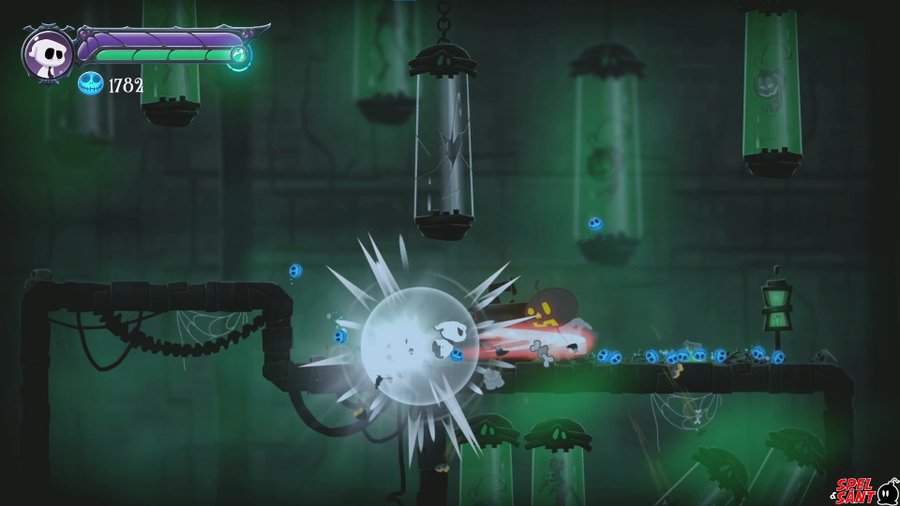Click the green orb beside the health bar
The height and width of the screenshot is (506, 900).
click(239, 55)
